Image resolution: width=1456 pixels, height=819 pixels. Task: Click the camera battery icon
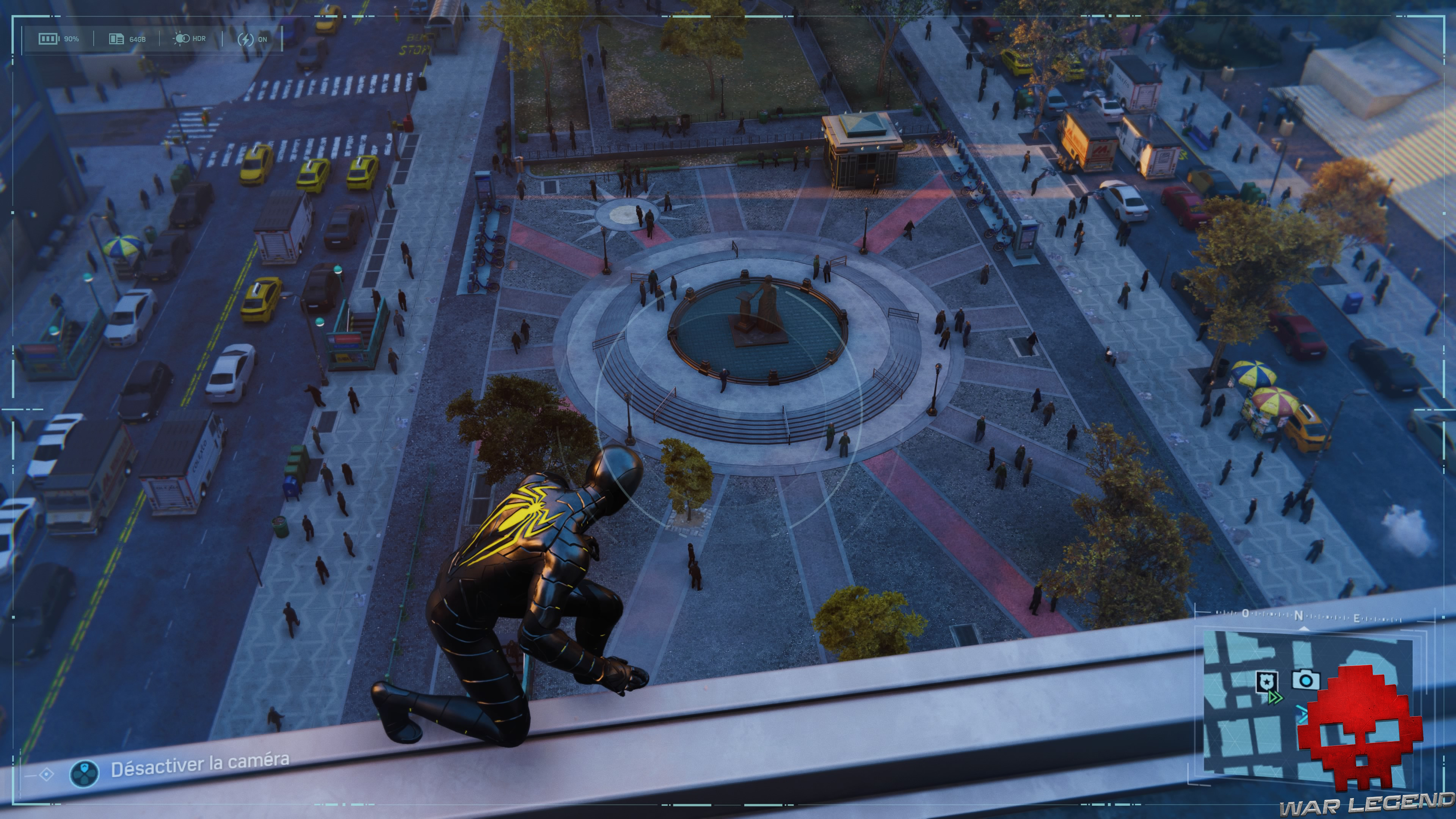(x=49, y=38)
